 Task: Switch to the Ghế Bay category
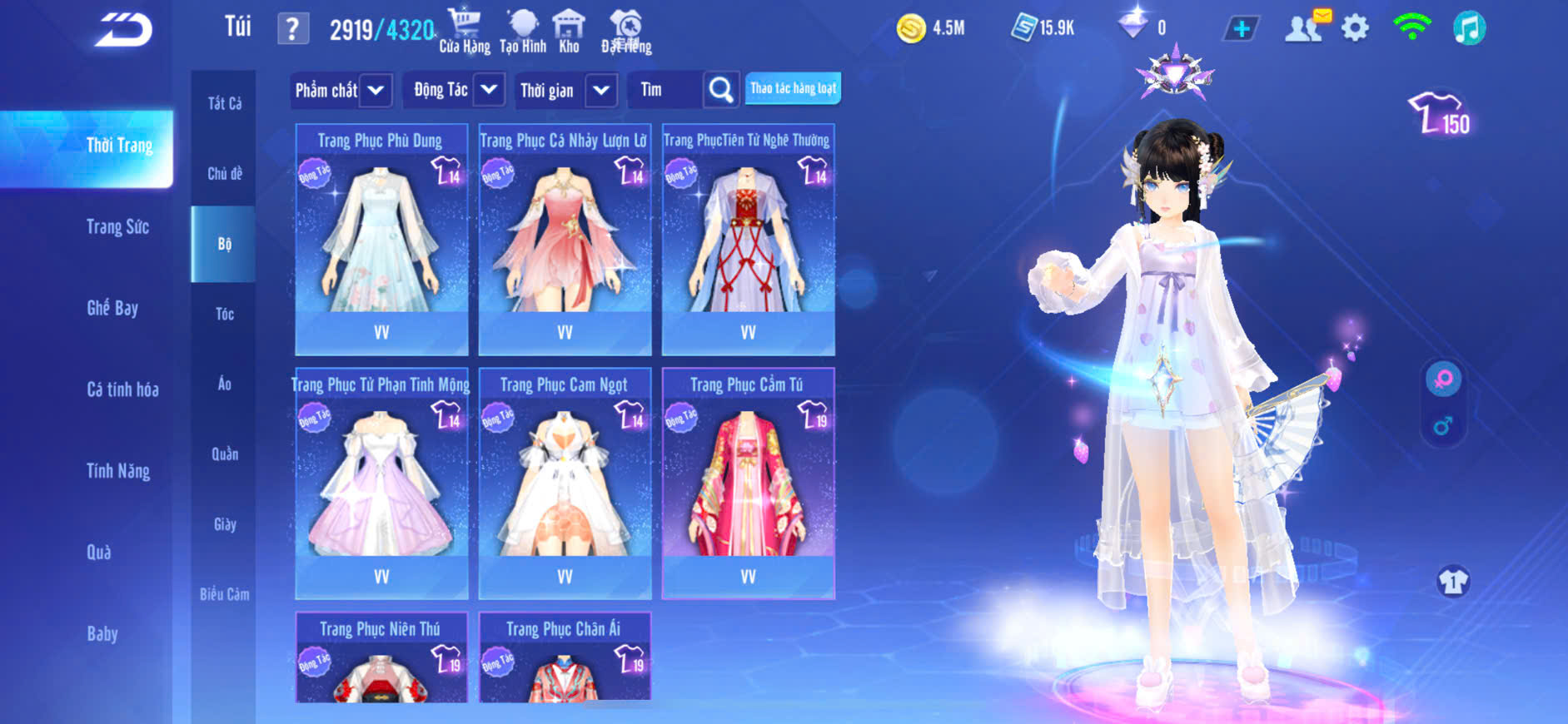(x=112, y=308)
